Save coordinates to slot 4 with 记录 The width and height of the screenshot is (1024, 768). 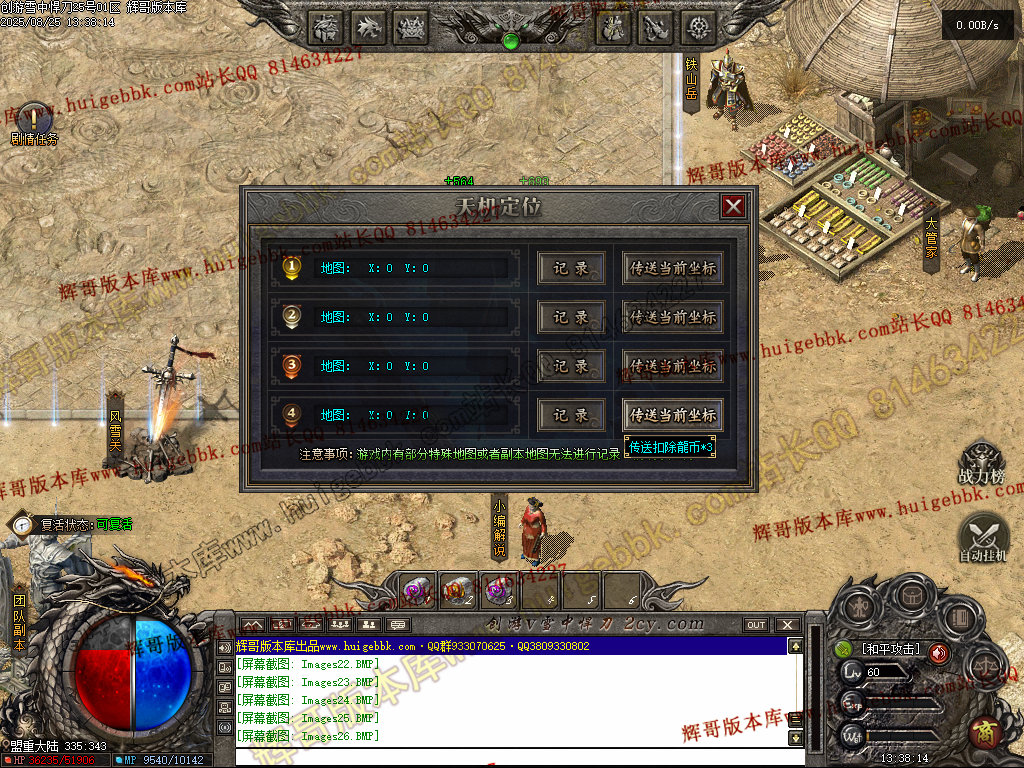point(571,415)
